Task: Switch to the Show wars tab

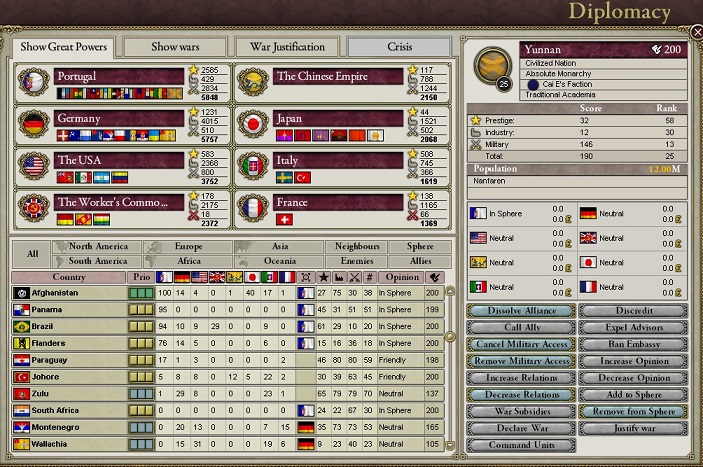Action: click(x=174, y=46)
